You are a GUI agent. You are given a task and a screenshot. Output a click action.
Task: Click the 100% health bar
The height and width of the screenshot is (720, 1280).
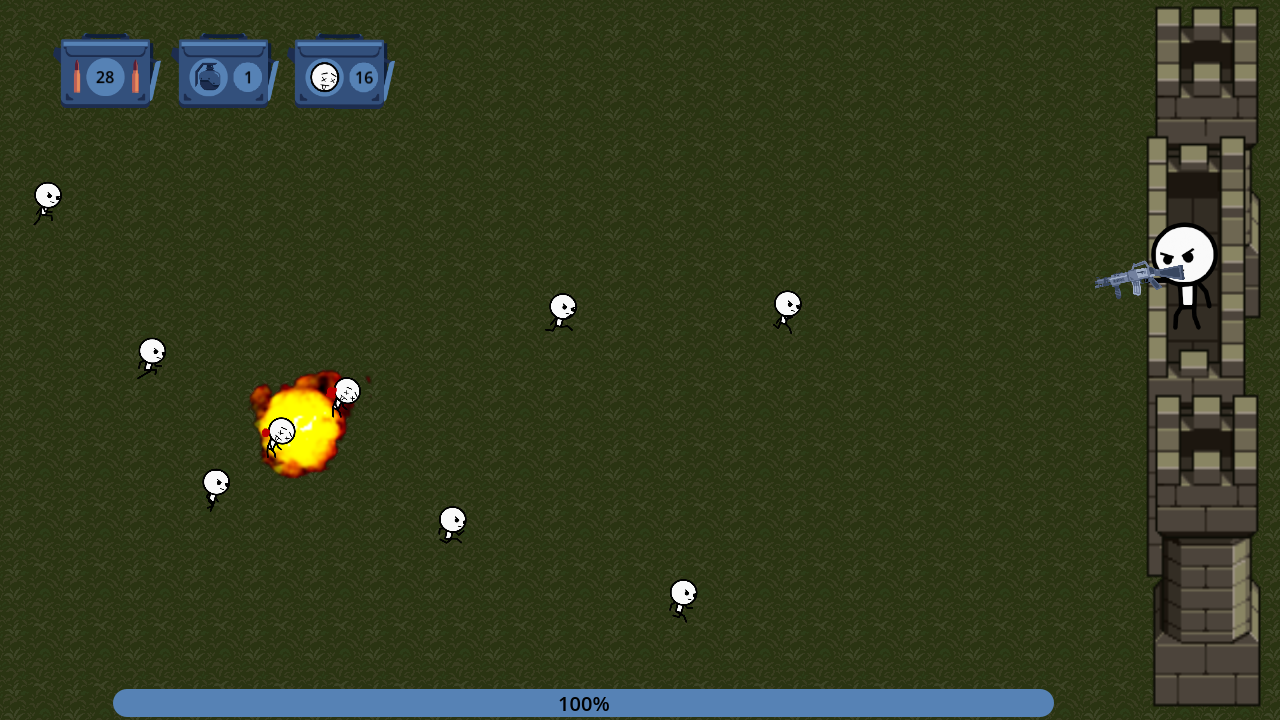pos(584,704)
